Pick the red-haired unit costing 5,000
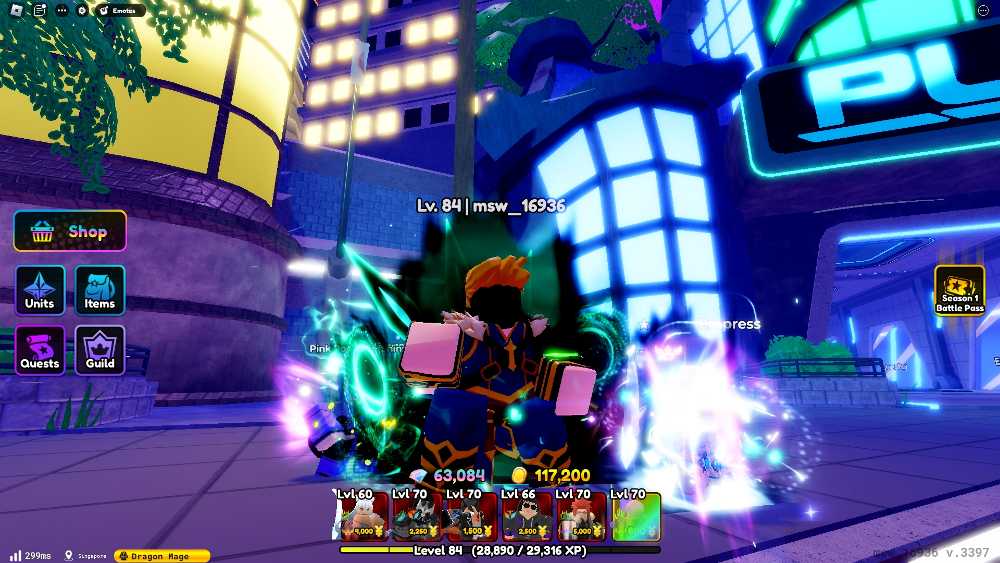The height and width of the screenshot is (563, 1000). 580,516
